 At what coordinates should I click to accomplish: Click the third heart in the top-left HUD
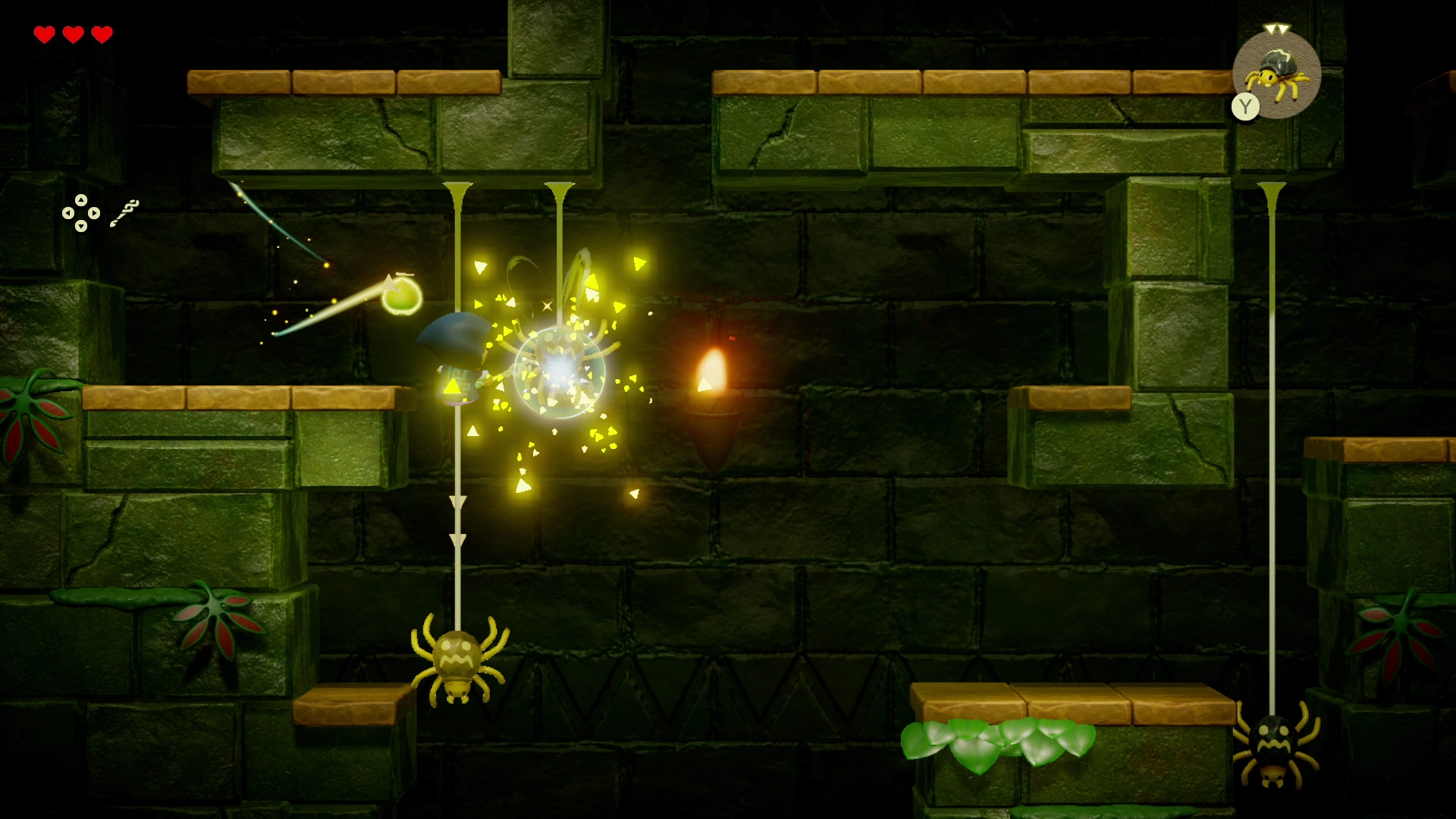pyautogui.click(x=101, y=34)
